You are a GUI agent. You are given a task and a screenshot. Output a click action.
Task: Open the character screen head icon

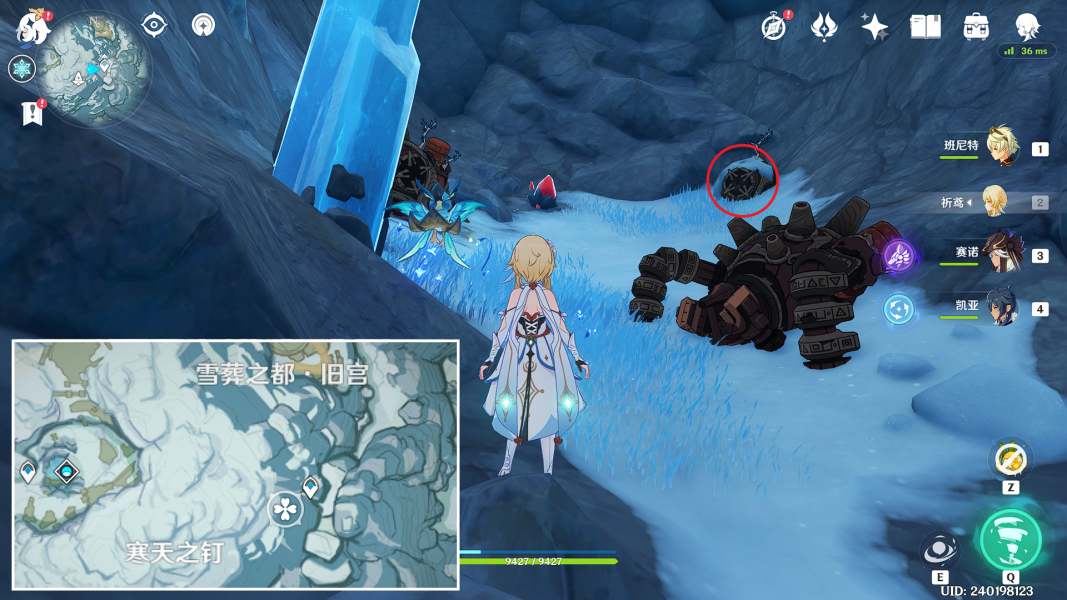pos(1027,26)
